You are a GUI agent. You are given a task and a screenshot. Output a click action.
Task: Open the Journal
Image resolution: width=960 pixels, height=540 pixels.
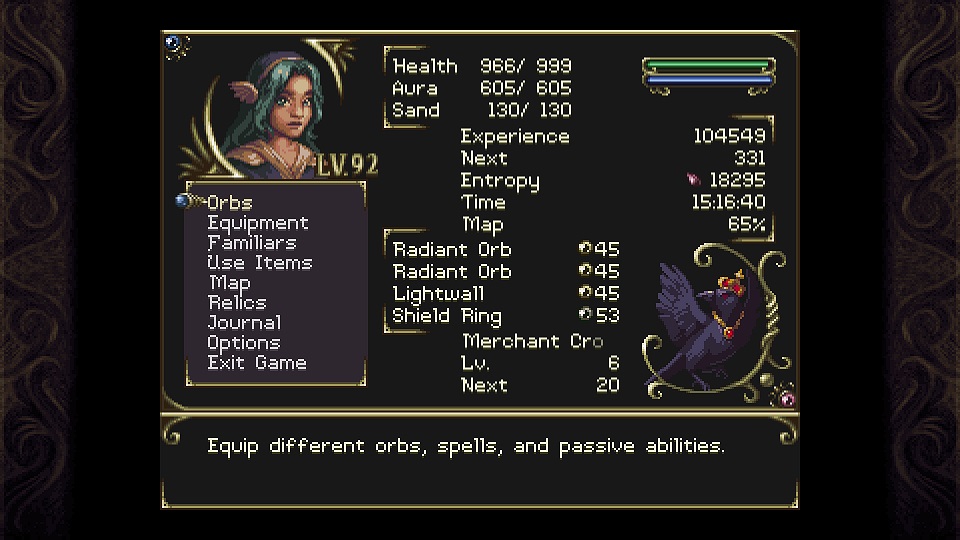(x=244, y=323)
